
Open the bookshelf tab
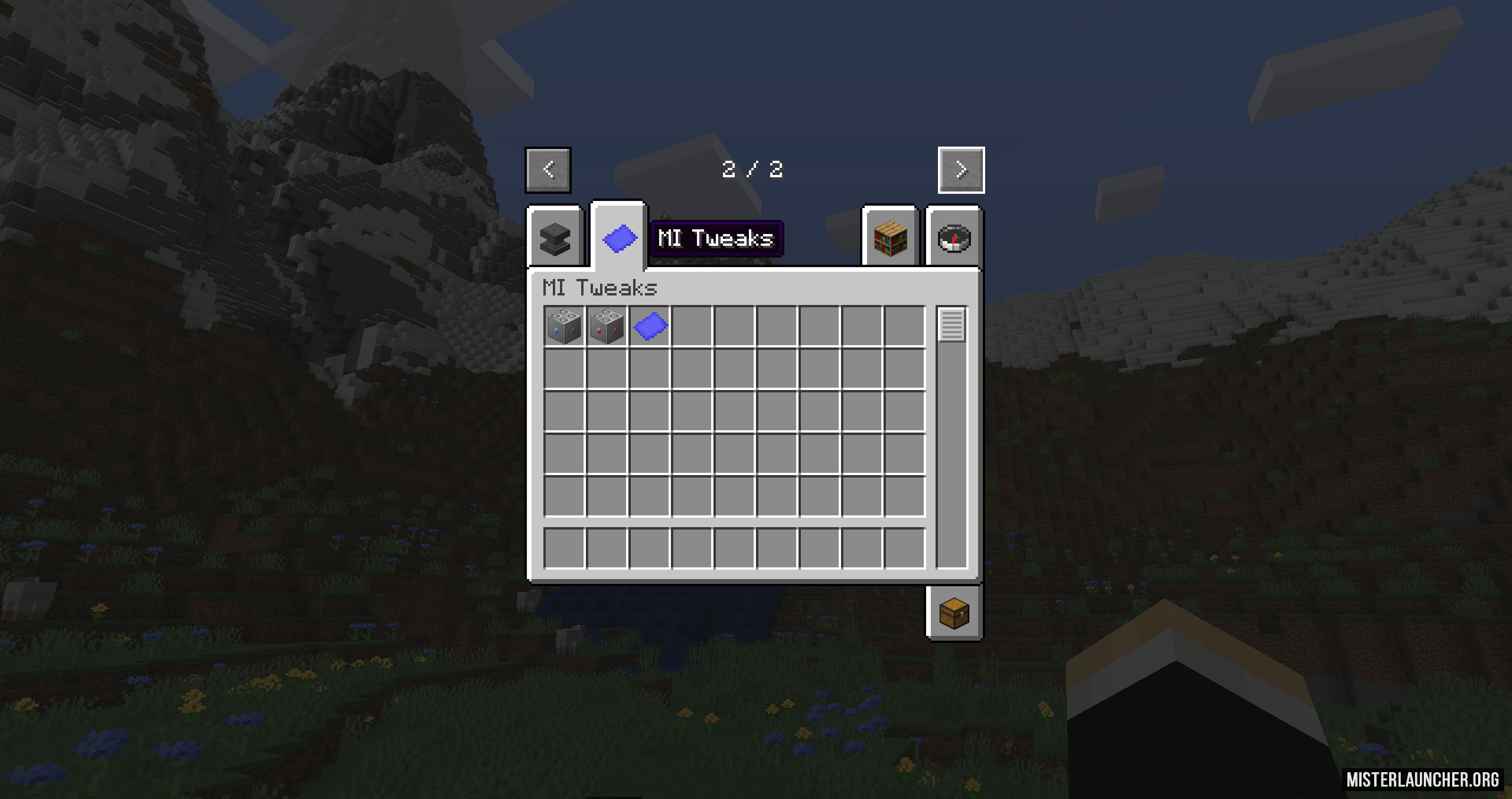890,238
